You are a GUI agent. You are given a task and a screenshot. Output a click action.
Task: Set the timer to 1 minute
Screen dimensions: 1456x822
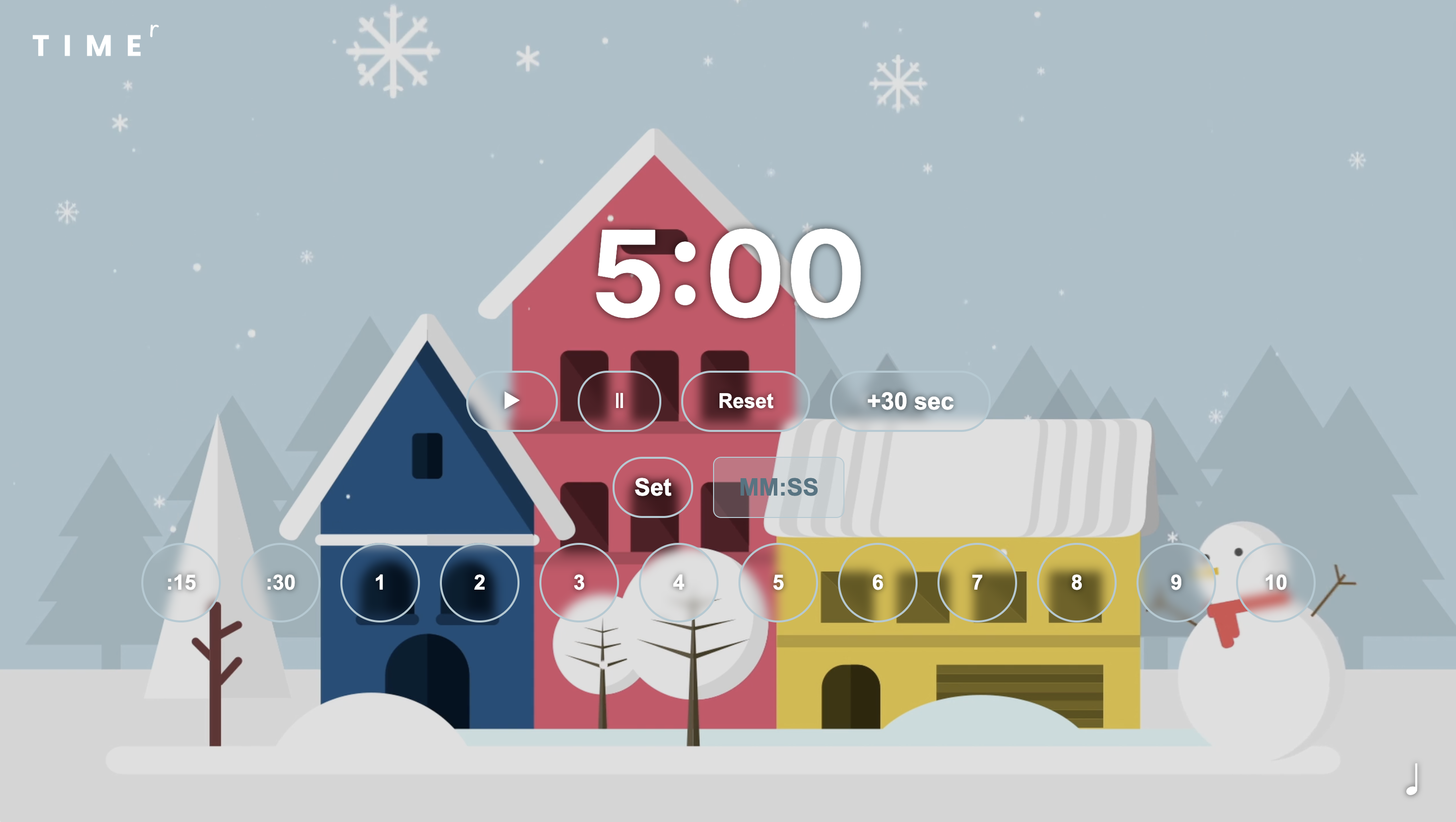click(x=380, y=582)
